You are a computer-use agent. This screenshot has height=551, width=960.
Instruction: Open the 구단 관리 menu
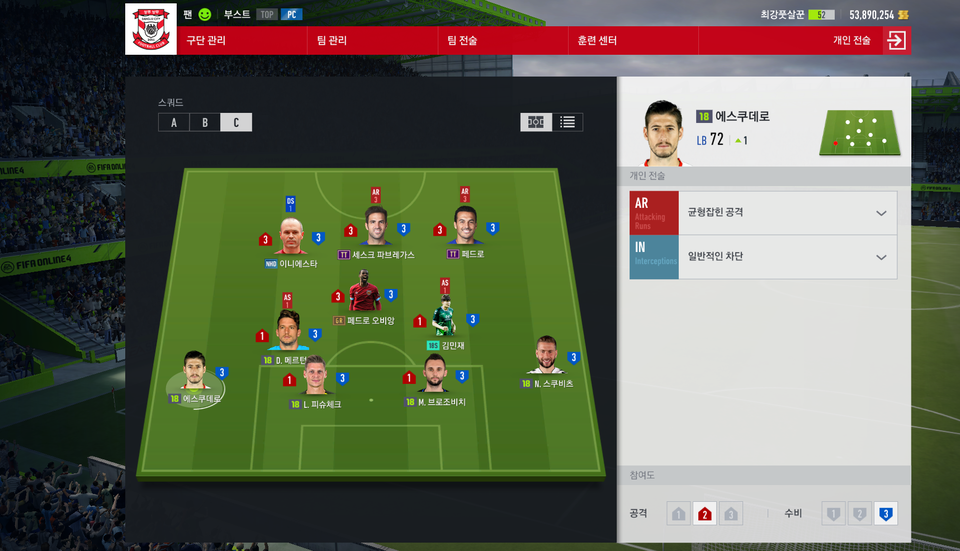(206, 41)
